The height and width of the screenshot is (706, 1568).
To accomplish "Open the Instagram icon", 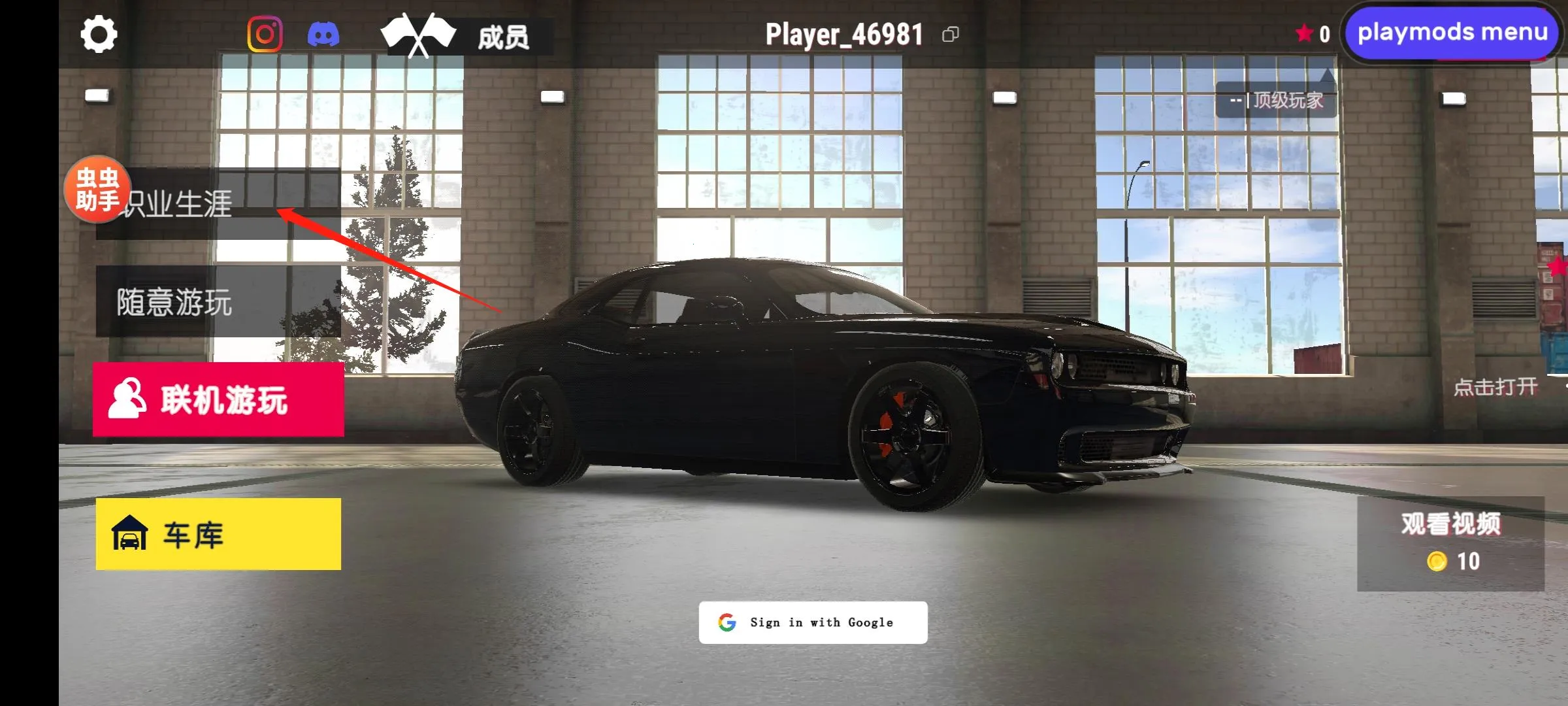I will [264, 32].
